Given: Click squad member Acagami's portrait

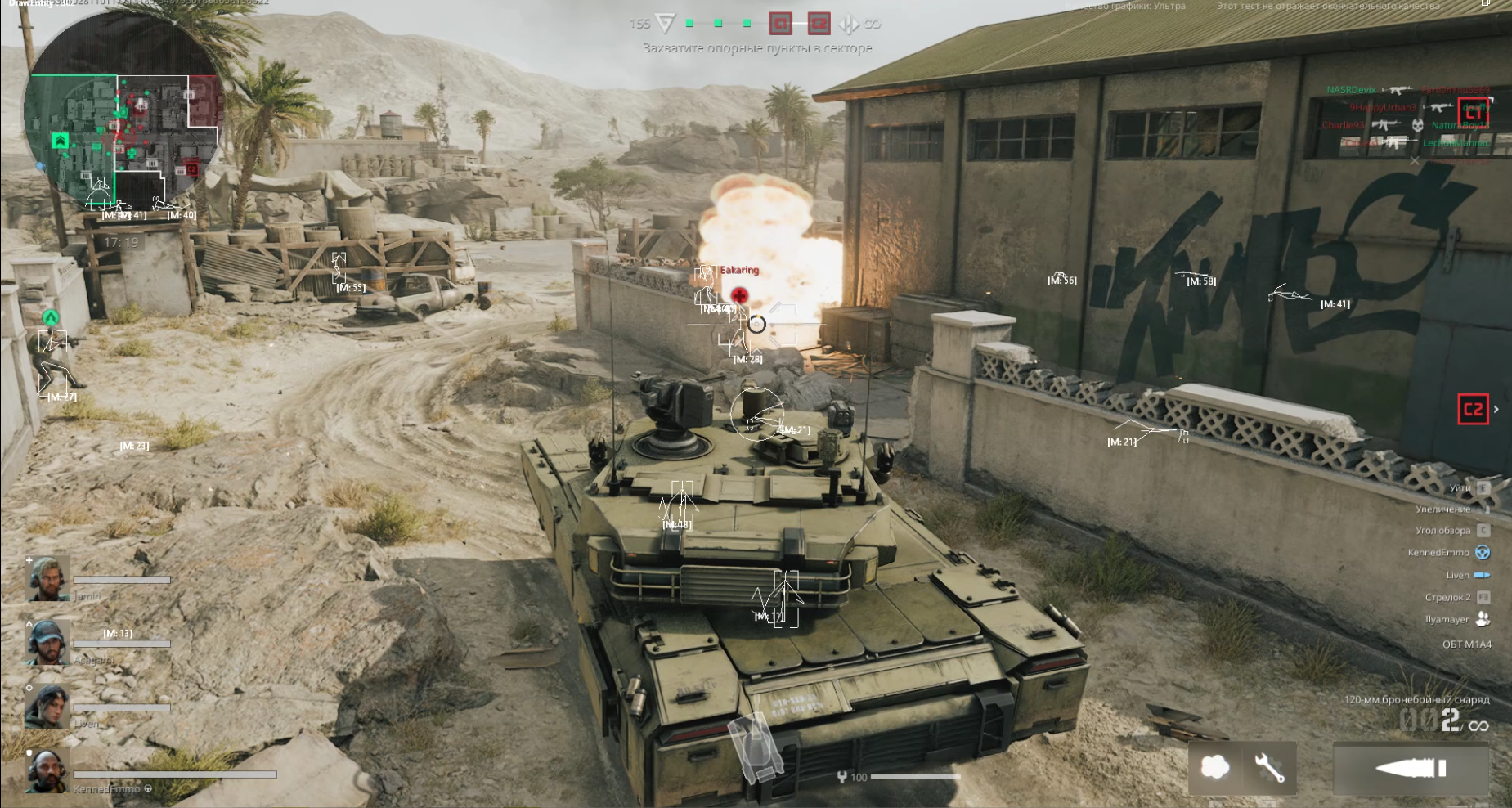Looking at the screenshot, I should (x=48, y=643).
